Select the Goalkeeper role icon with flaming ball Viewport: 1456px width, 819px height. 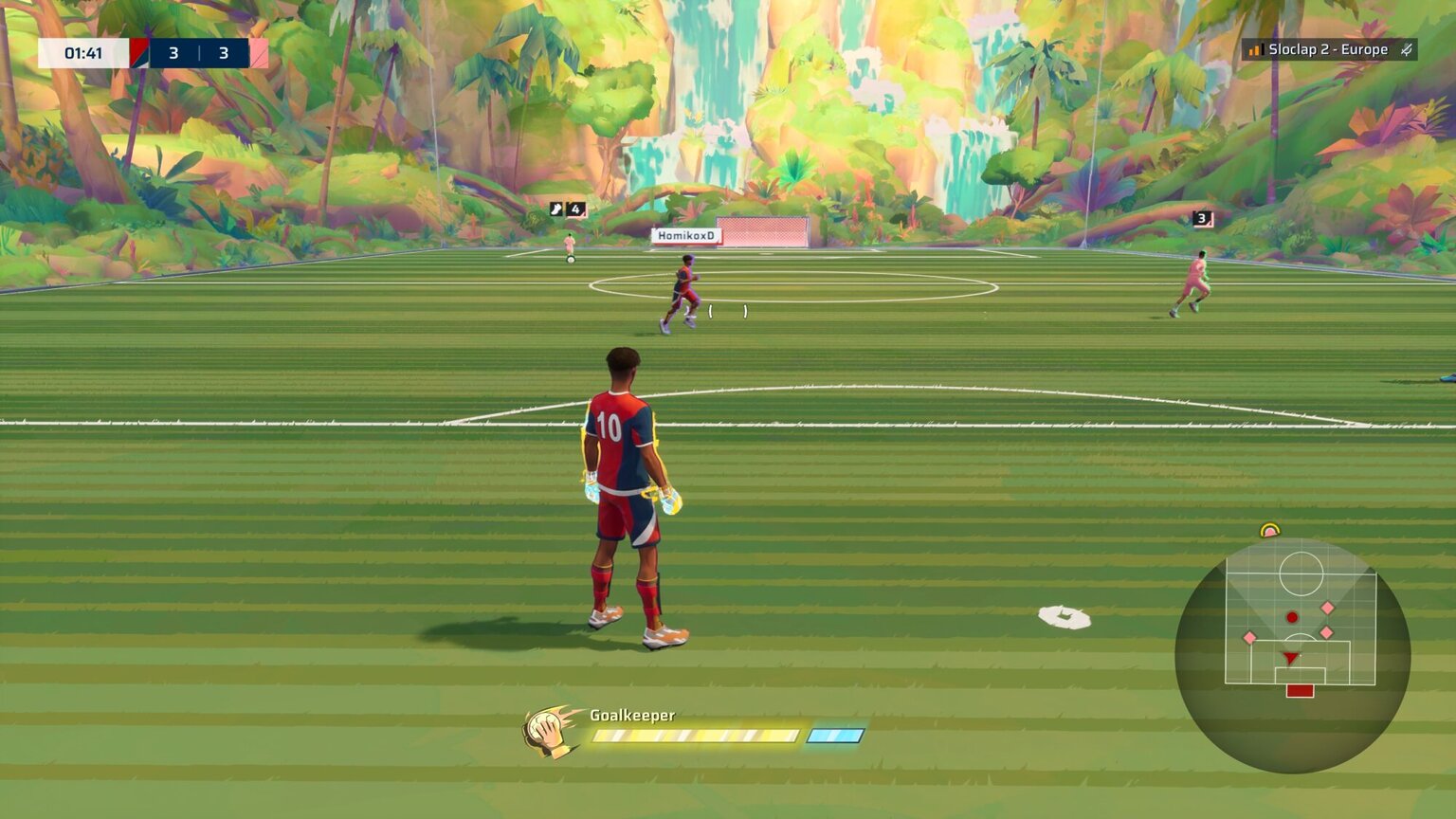[546, 729]
